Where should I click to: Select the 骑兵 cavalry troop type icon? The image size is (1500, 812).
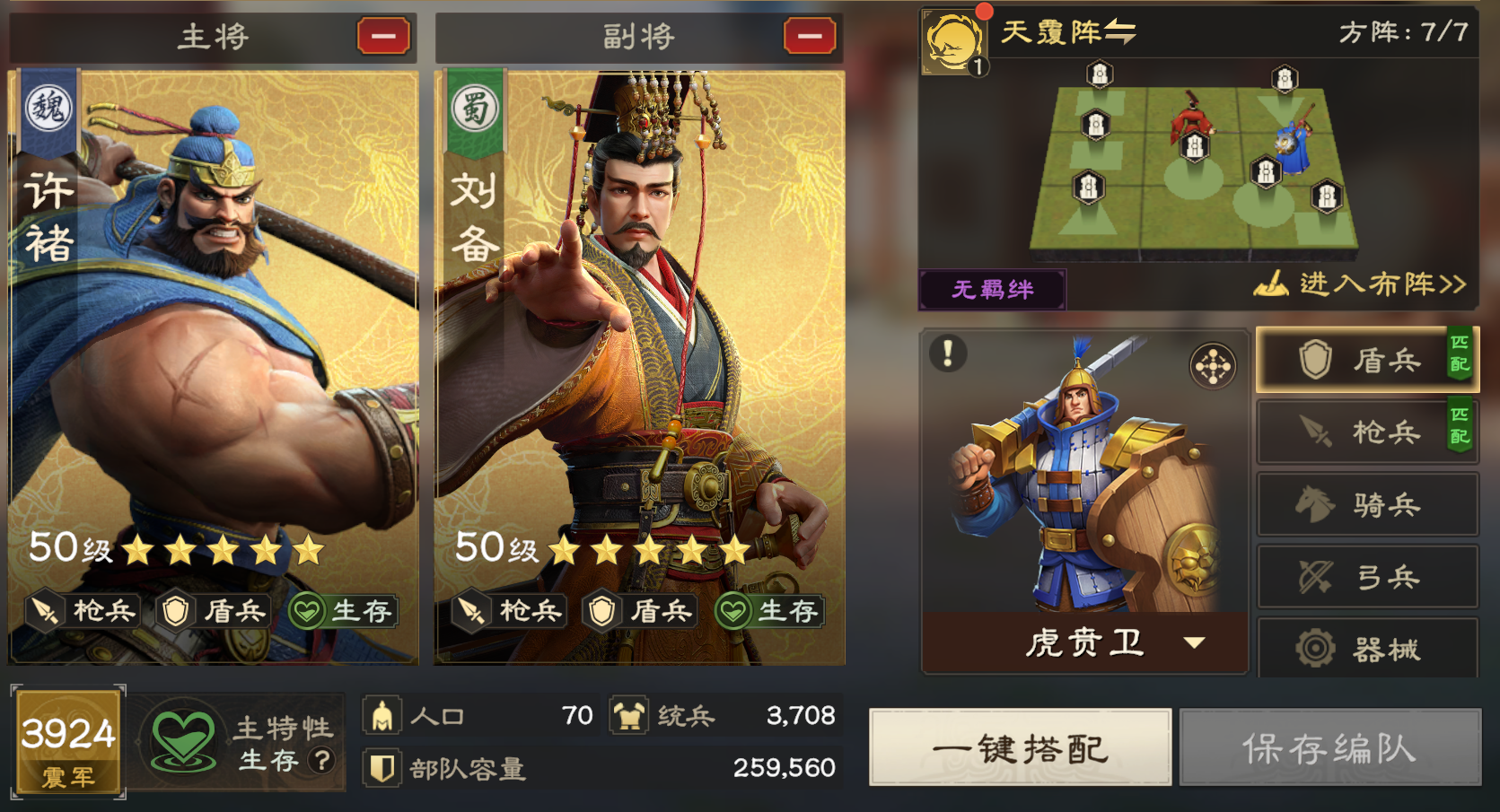pyautogui.click(x=1368, y=504)
